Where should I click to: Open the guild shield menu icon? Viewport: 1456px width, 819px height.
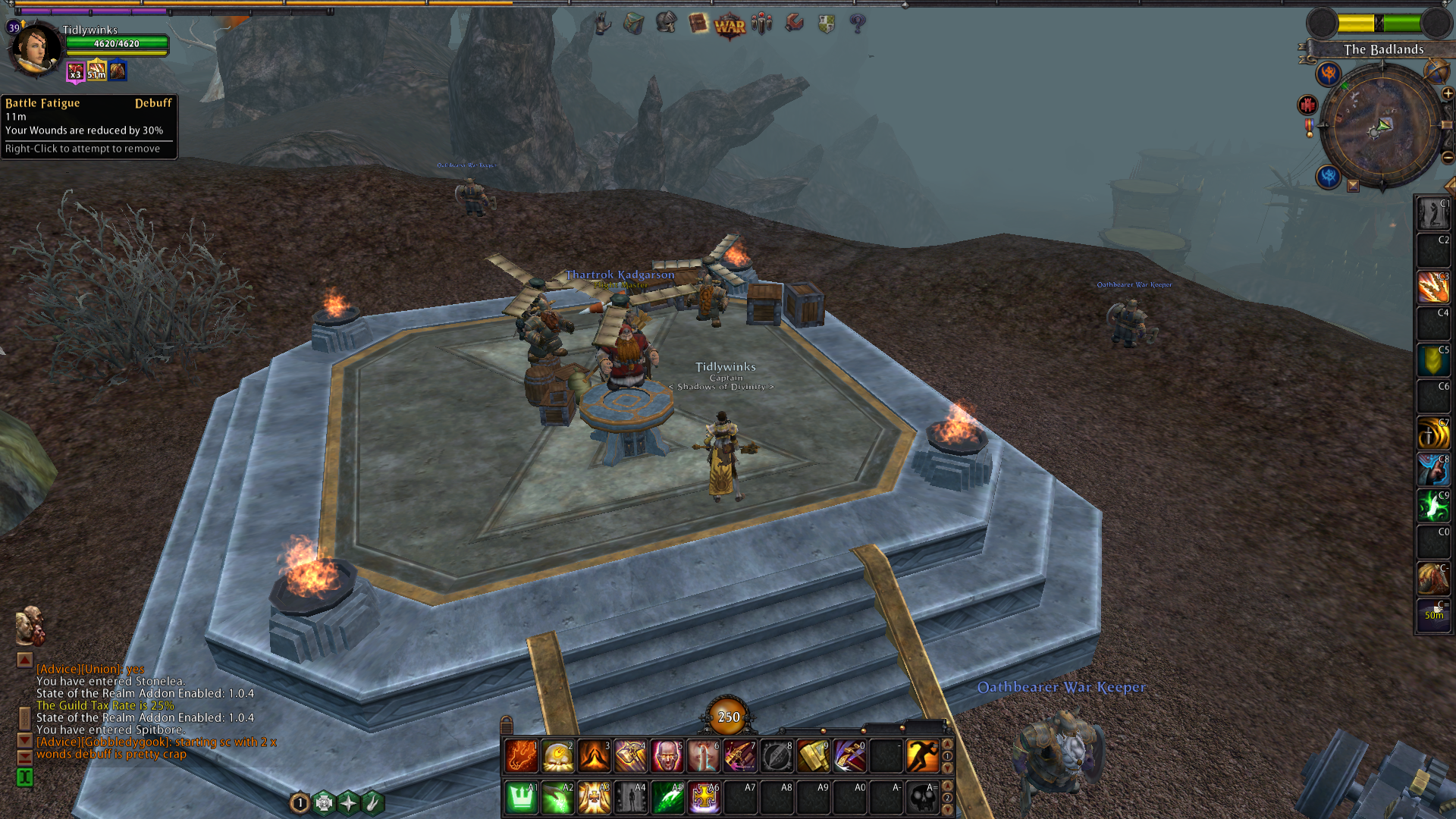pyautogui.click(x=826, y=24)
